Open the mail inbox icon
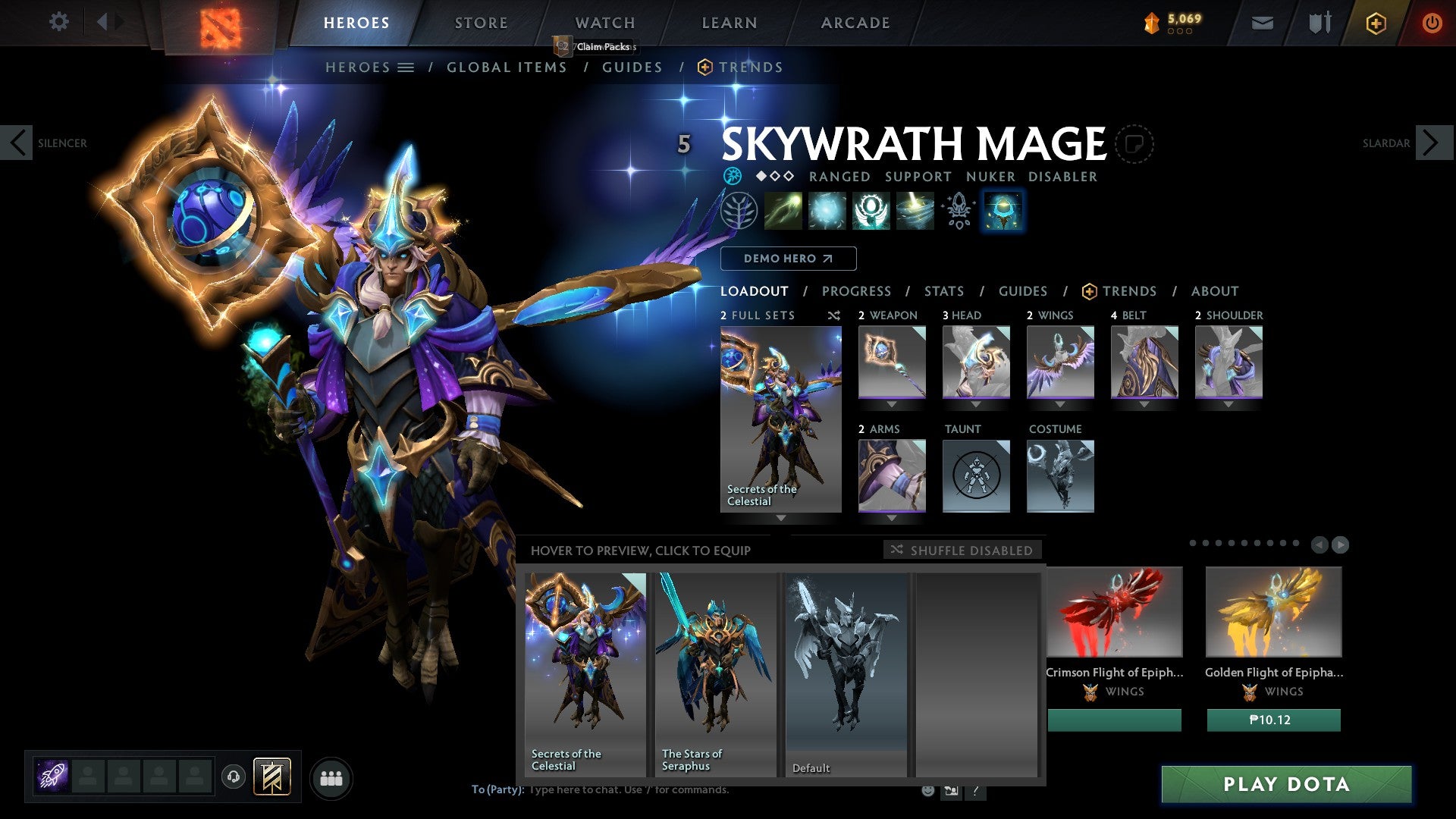Screen dimensions: 1456x819 [x=1261, y=22]
